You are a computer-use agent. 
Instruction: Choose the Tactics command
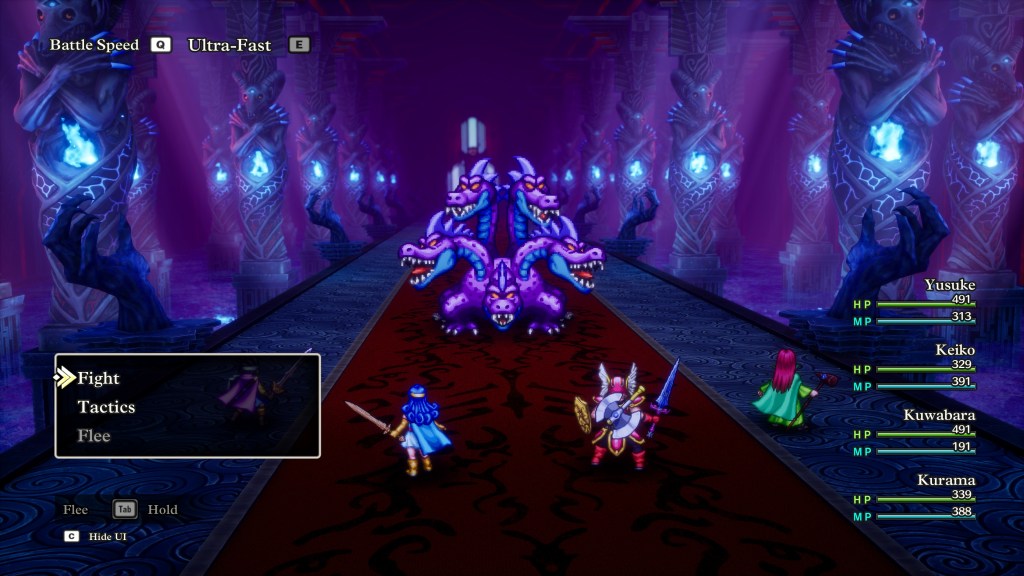coord(106,407)
